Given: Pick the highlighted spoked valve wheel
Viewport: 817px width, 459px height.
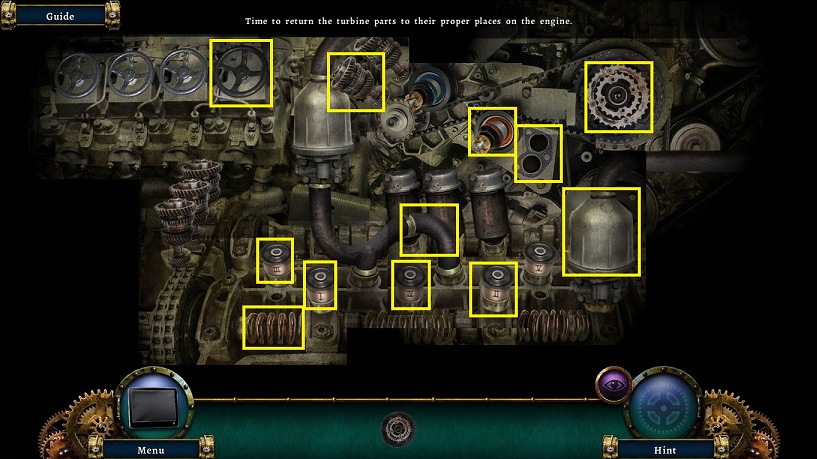Looking at the screenshot, I should (241, 72).
